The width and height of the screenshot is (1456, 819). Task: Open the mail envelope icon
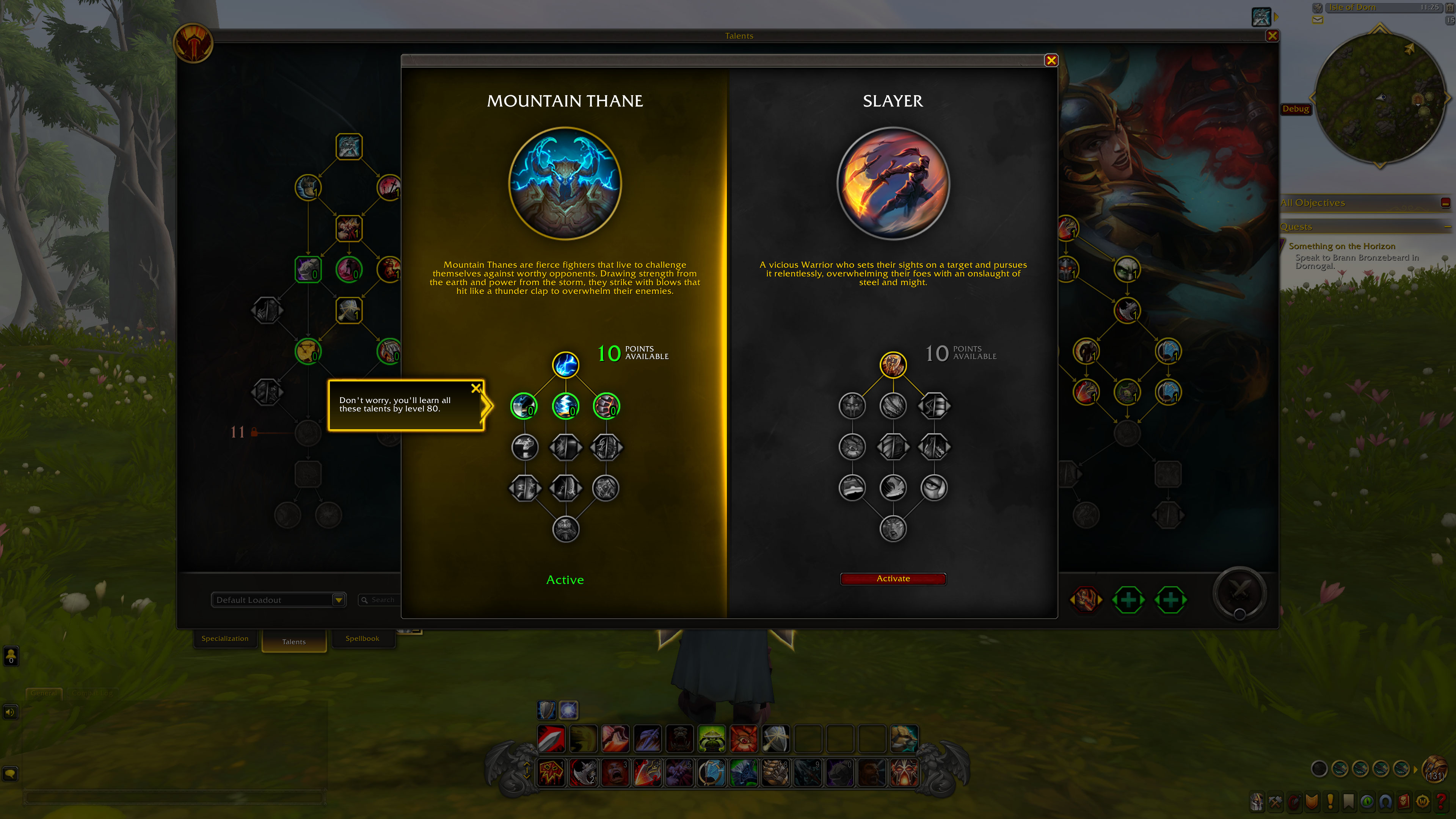(x=1318, y=20)
